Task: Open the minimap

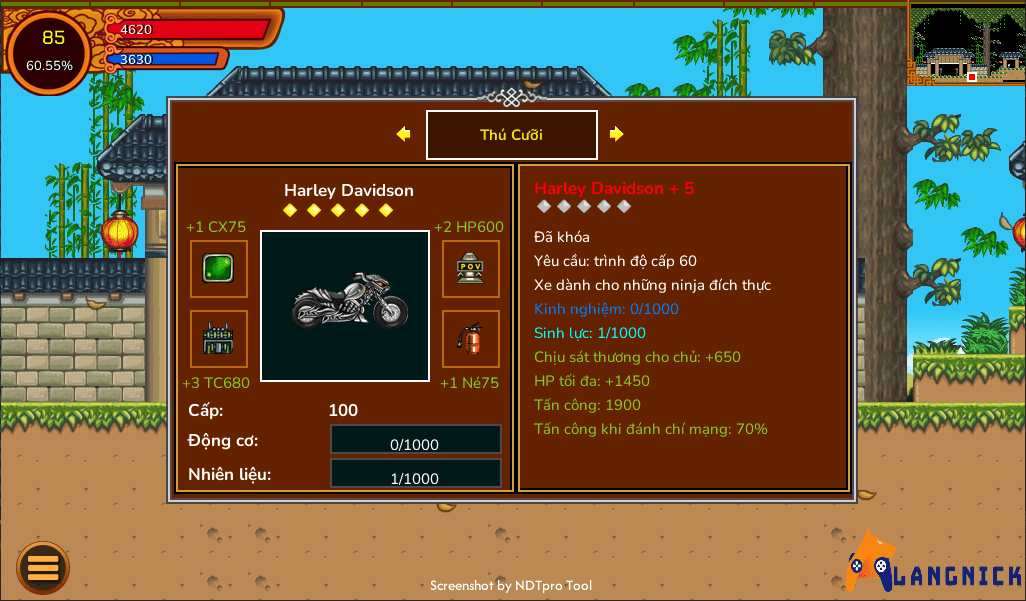Action: pyautogui.click(x=966, y=43)
